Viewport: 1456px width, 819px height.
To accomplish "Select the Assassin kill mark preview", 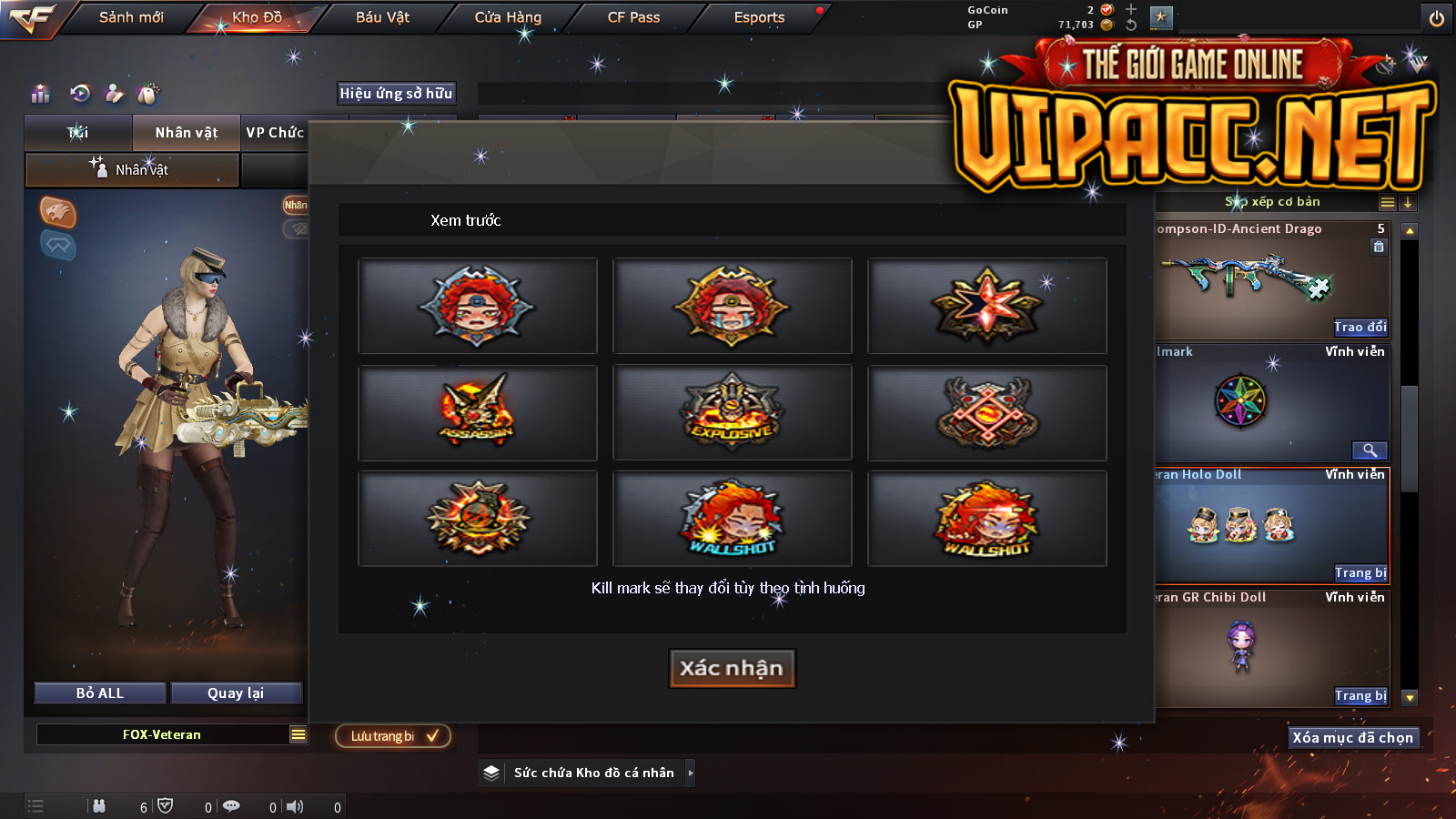I will 478,412.
